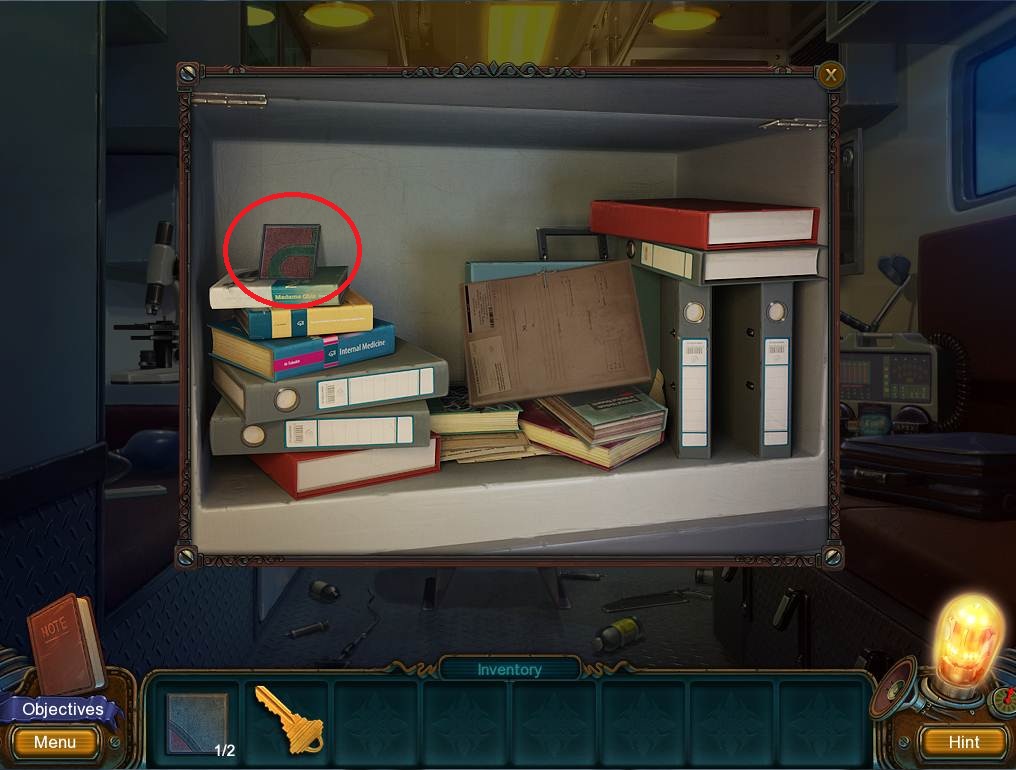Open the Menu button
Viewport: 1016px width, 770px height.
55,742
